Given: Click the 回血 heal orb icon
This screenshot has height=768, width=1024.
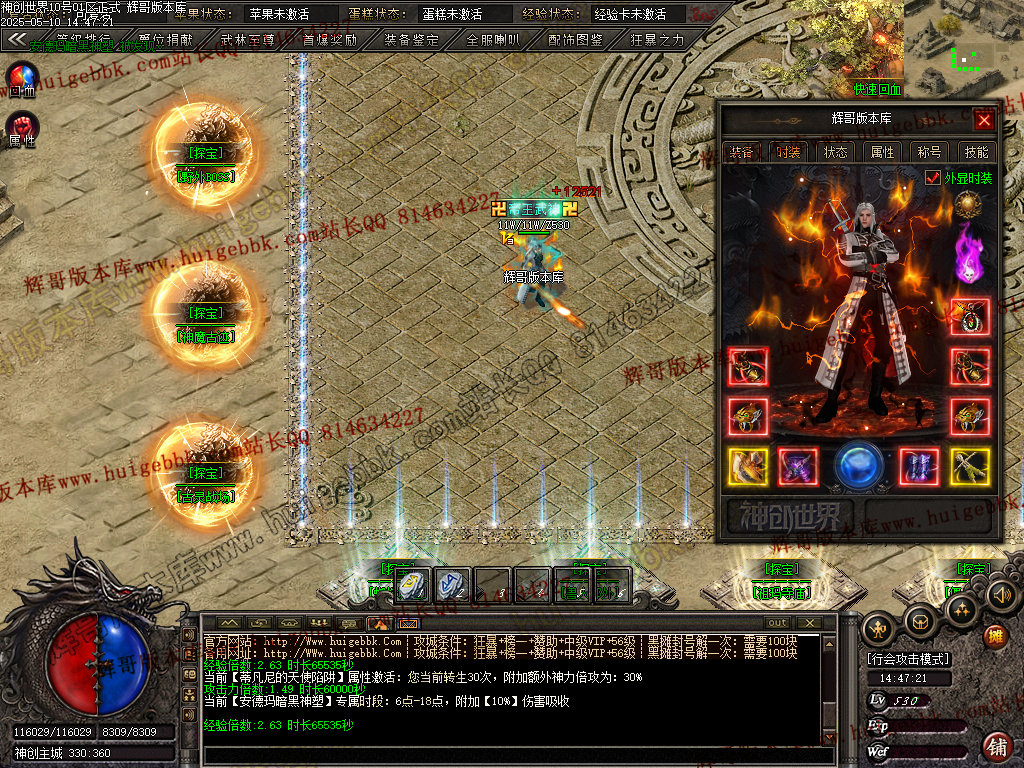Looking at the screenshot, I should pos(22,77).
